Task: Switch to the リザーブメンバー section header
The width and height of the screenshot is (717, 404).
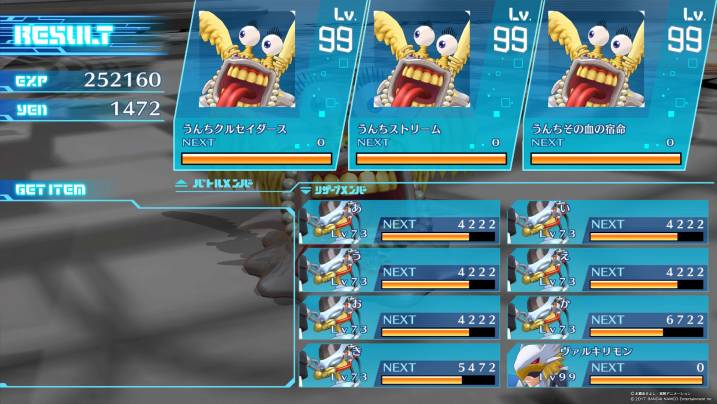Action: click(x=340, y=187)
